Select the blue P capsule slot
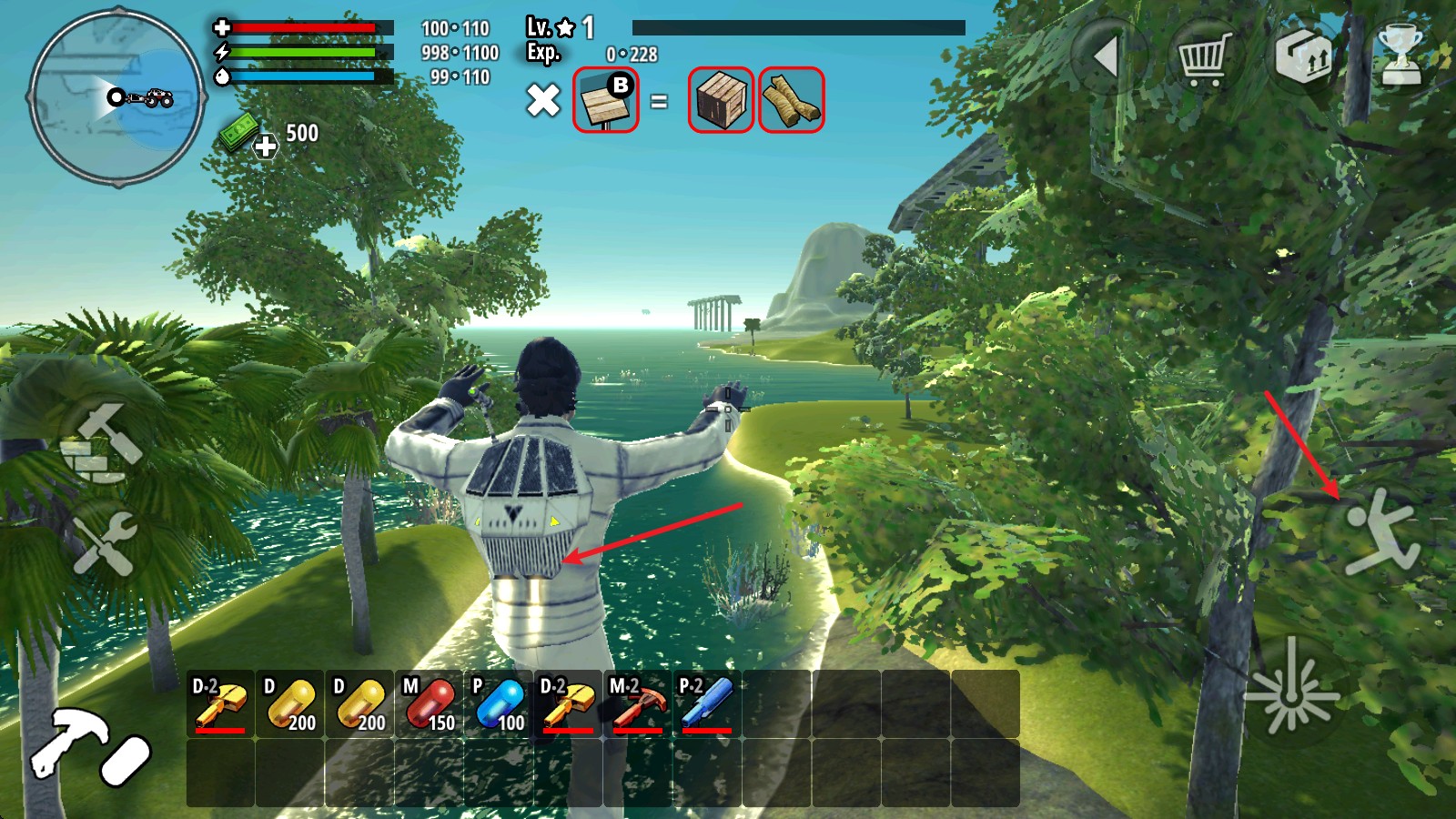Screen dimensions: 1456x819 (499, 704)
